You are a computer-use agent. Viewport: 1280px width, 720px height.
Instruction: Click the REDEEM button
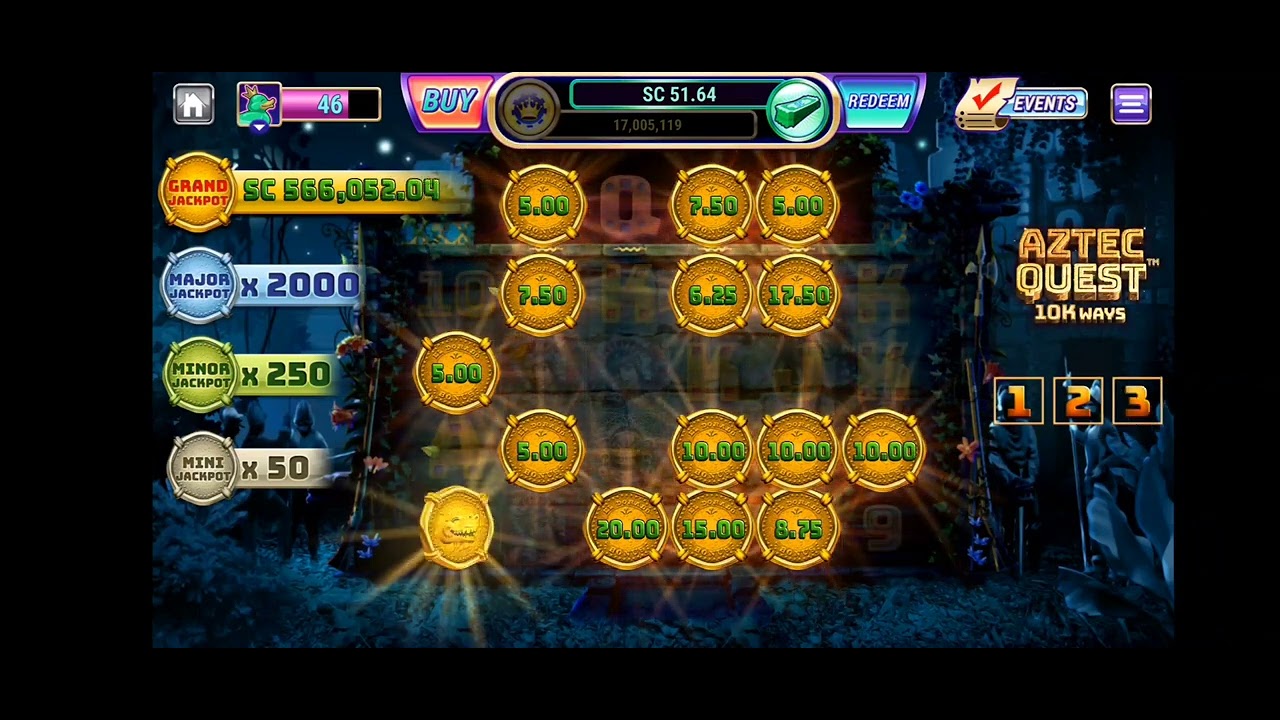(x=878, y=101)
